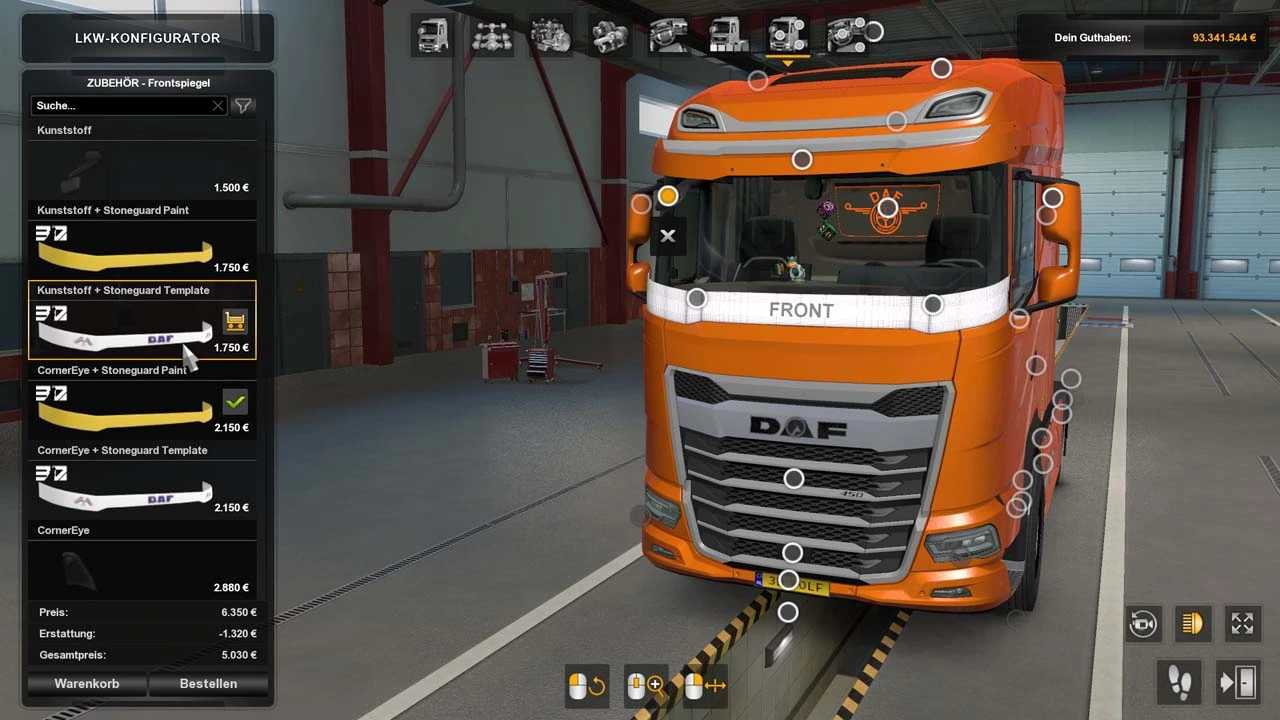Open the chassis and axles category tab
This screenshot has height=720, width=1280.
[x=492, y=36]
